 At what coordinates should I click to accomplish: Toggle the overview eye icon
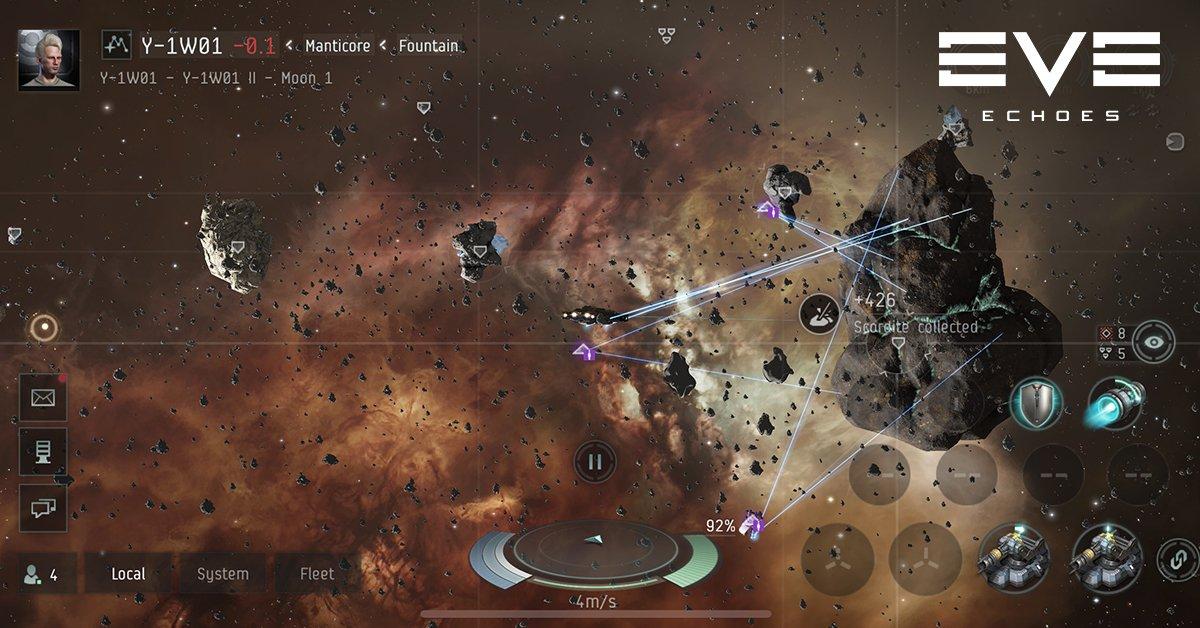(1154, 341)
